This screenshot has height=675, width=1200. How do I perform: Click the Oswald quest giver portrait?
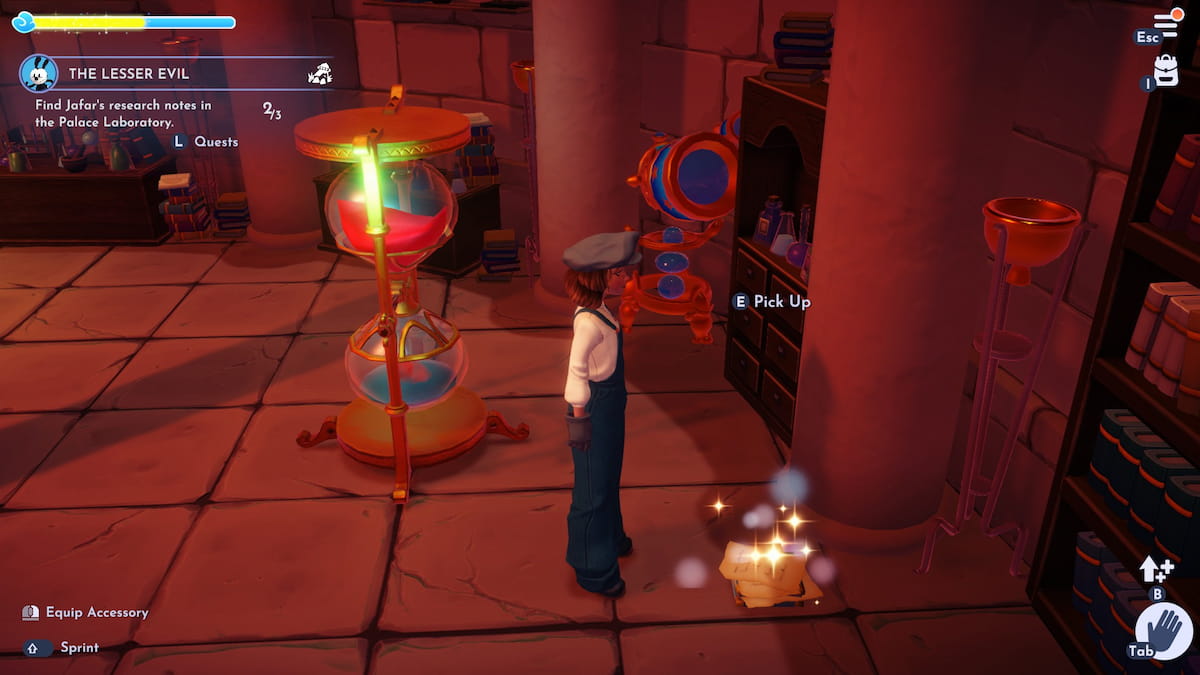pos(39,73)
